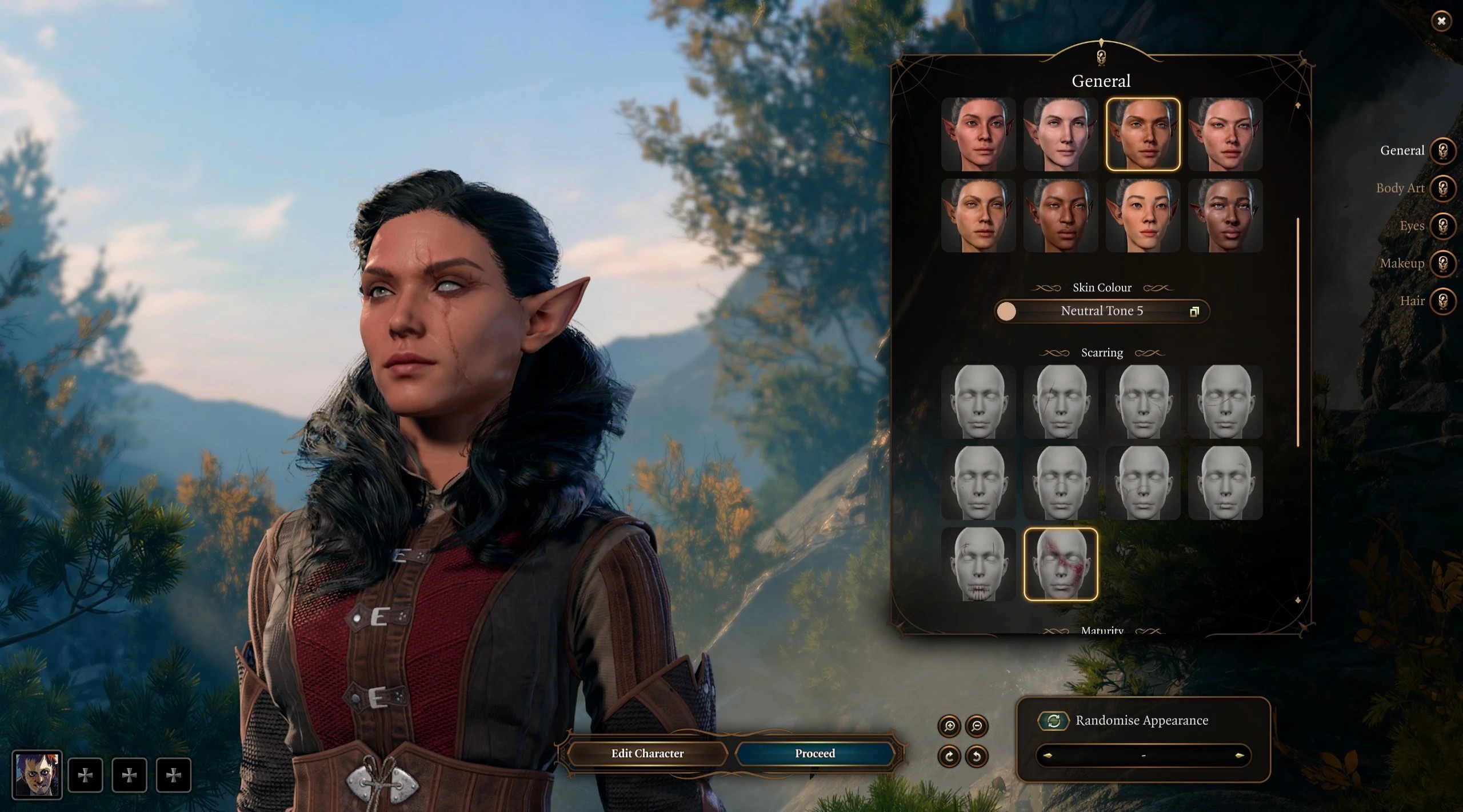Switch to the Body Art tab

click(x=1442, y=188)
